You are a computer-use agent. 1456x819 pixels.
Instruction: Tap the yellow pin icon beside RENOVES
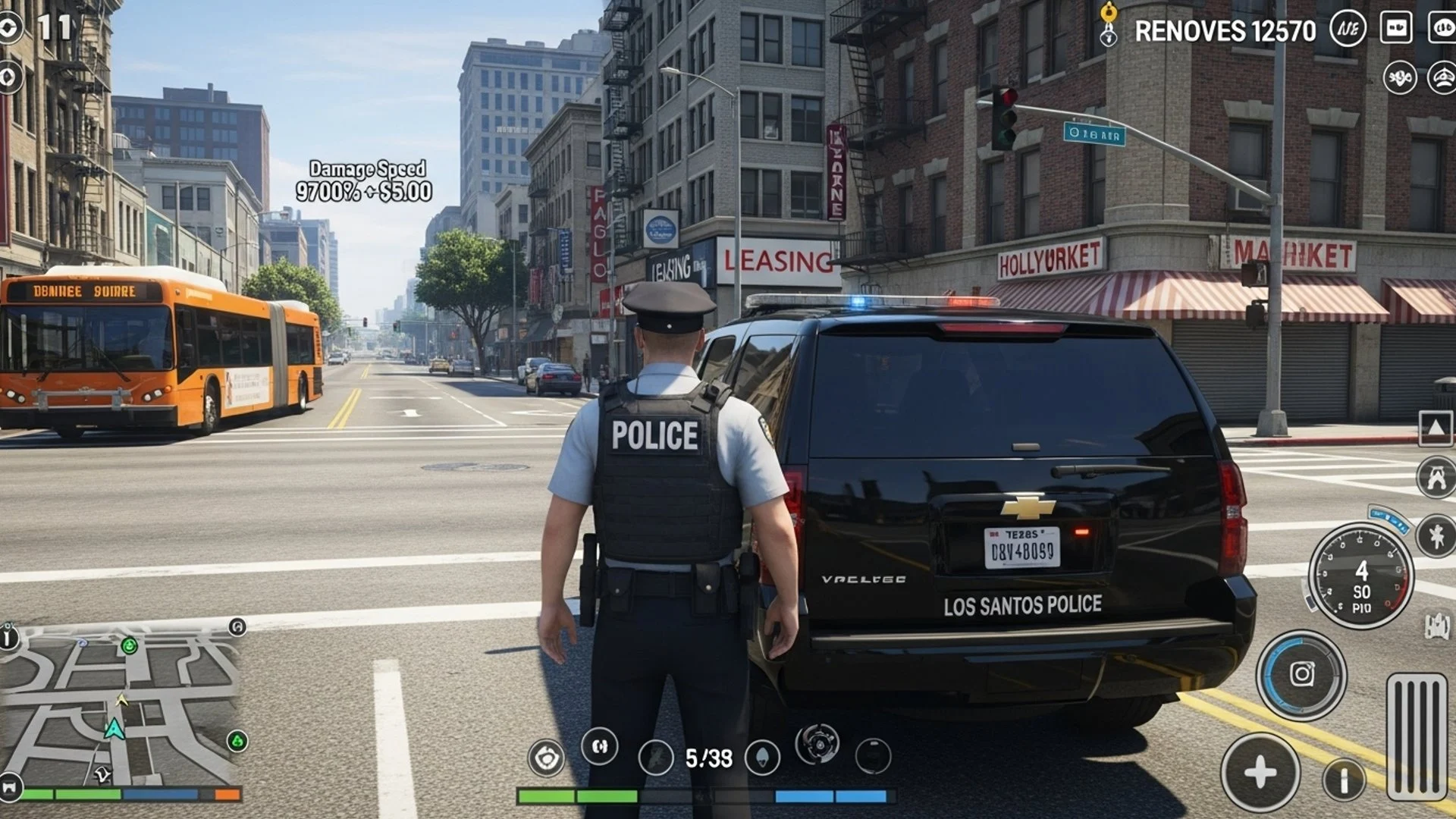click(1109, 23)
